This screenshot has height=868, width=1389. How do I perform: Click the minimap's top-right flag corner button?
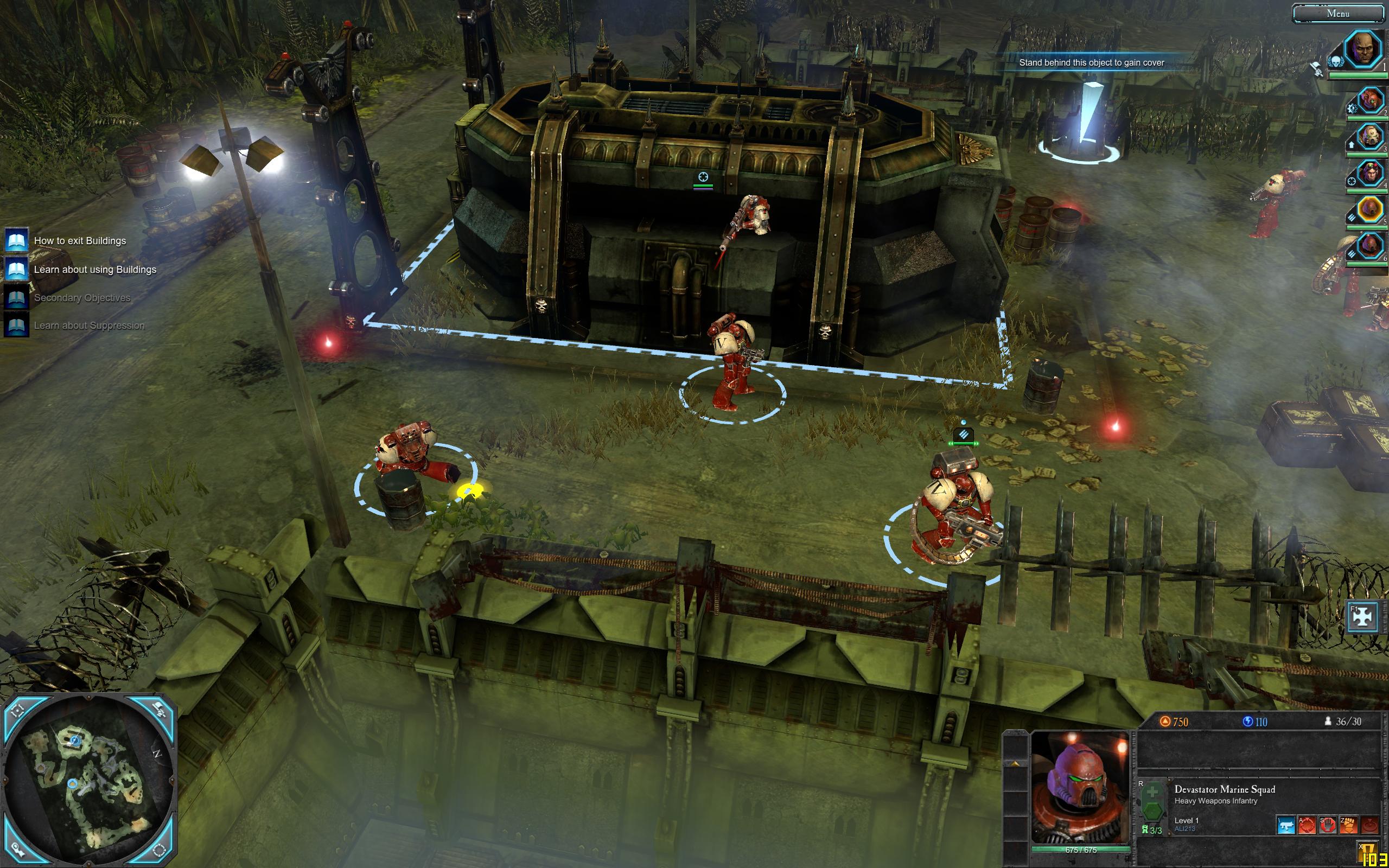158,710
